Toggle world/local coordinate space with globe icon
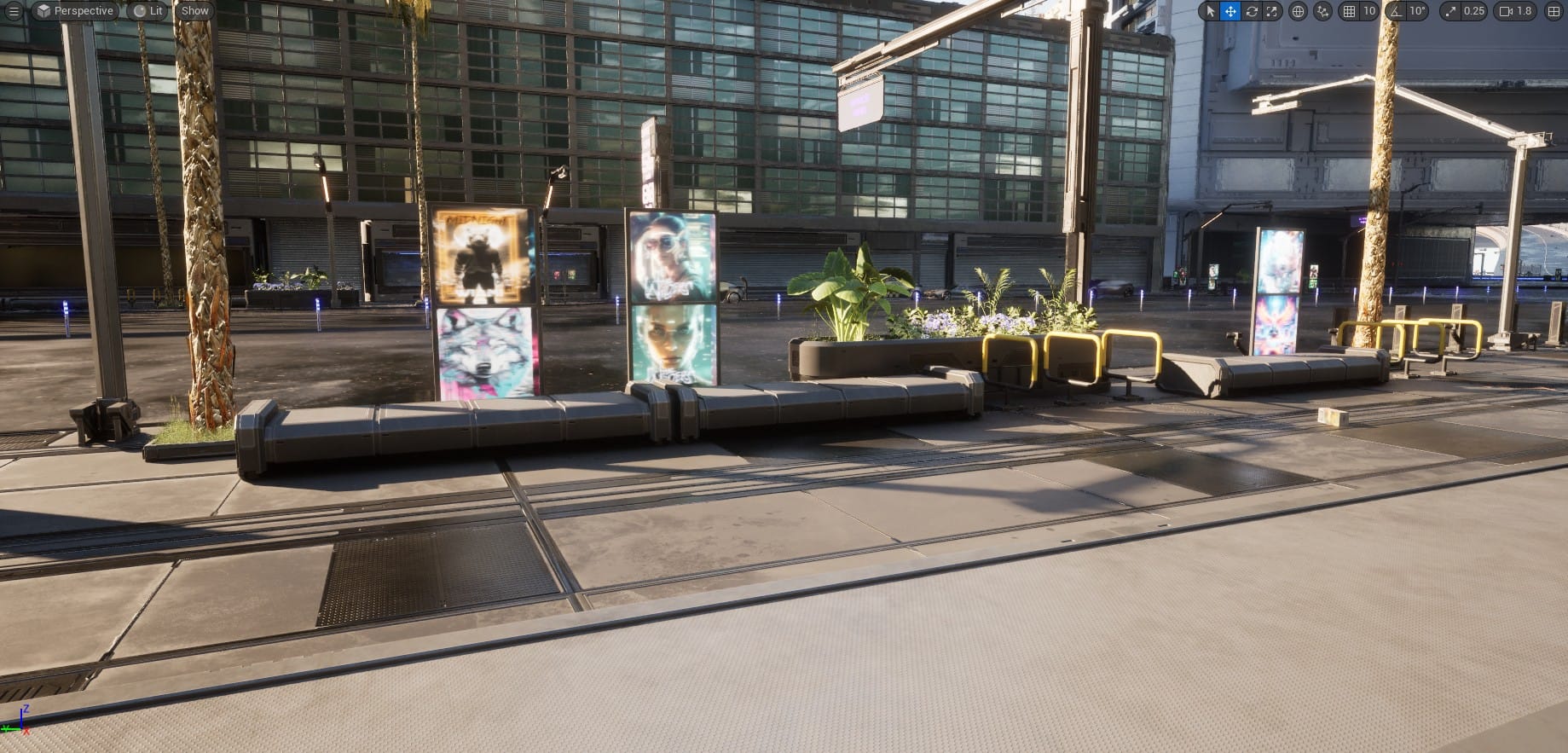1568x753 pixels. click(x=1298, y=12)
